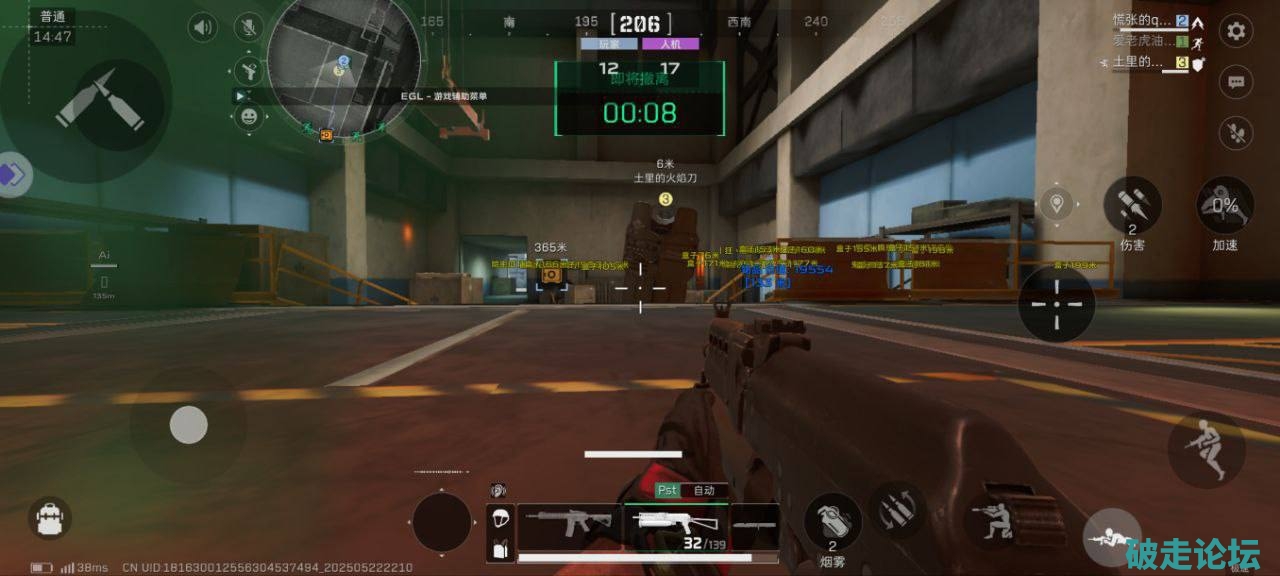Image resolution: width=1280 pixels, height=576 pixels.
Task: Place a map pin marker
Action: 1056,206
